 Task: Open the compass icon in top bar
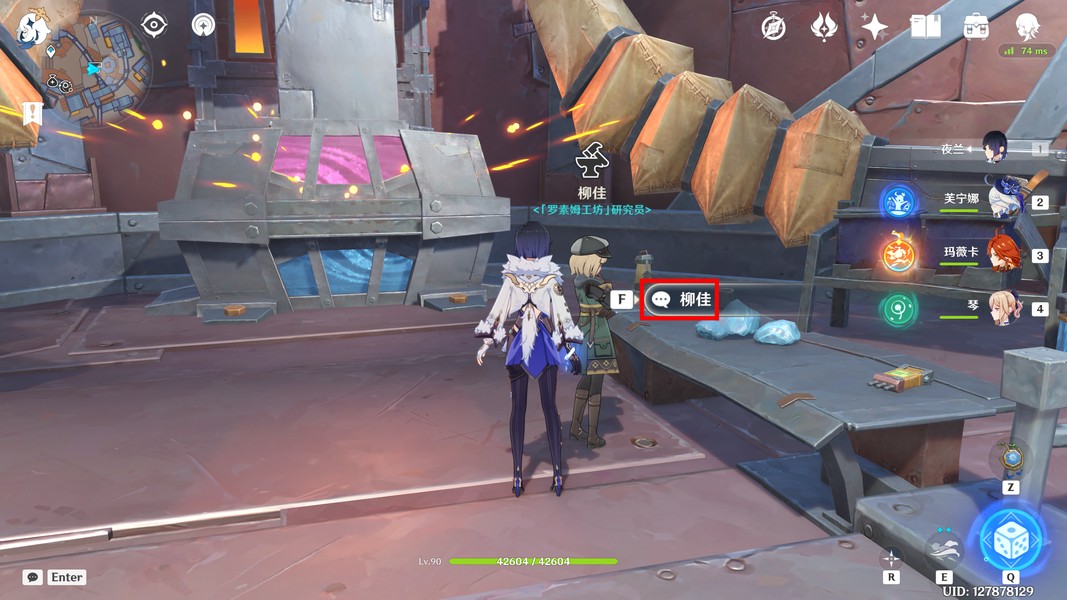(x=773, y=27)
